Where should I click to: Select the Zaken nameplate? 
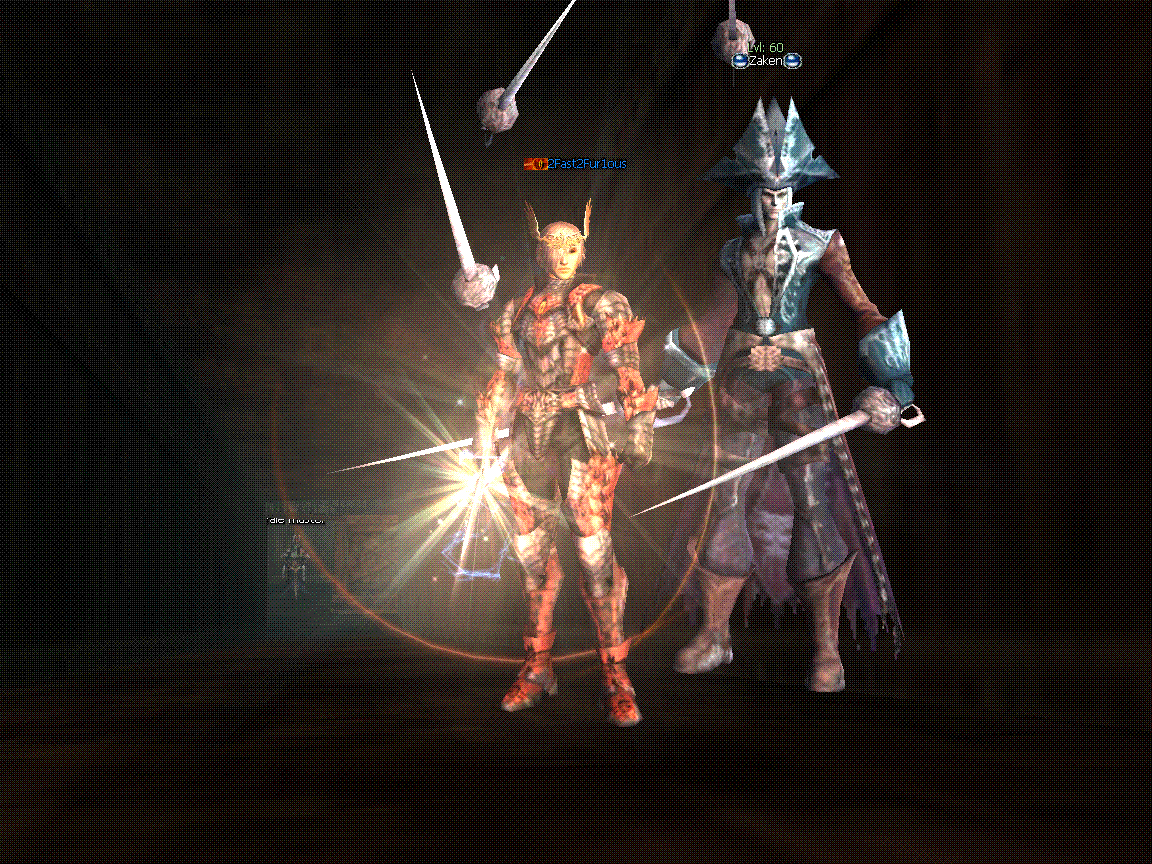click(x=766, y=61)
